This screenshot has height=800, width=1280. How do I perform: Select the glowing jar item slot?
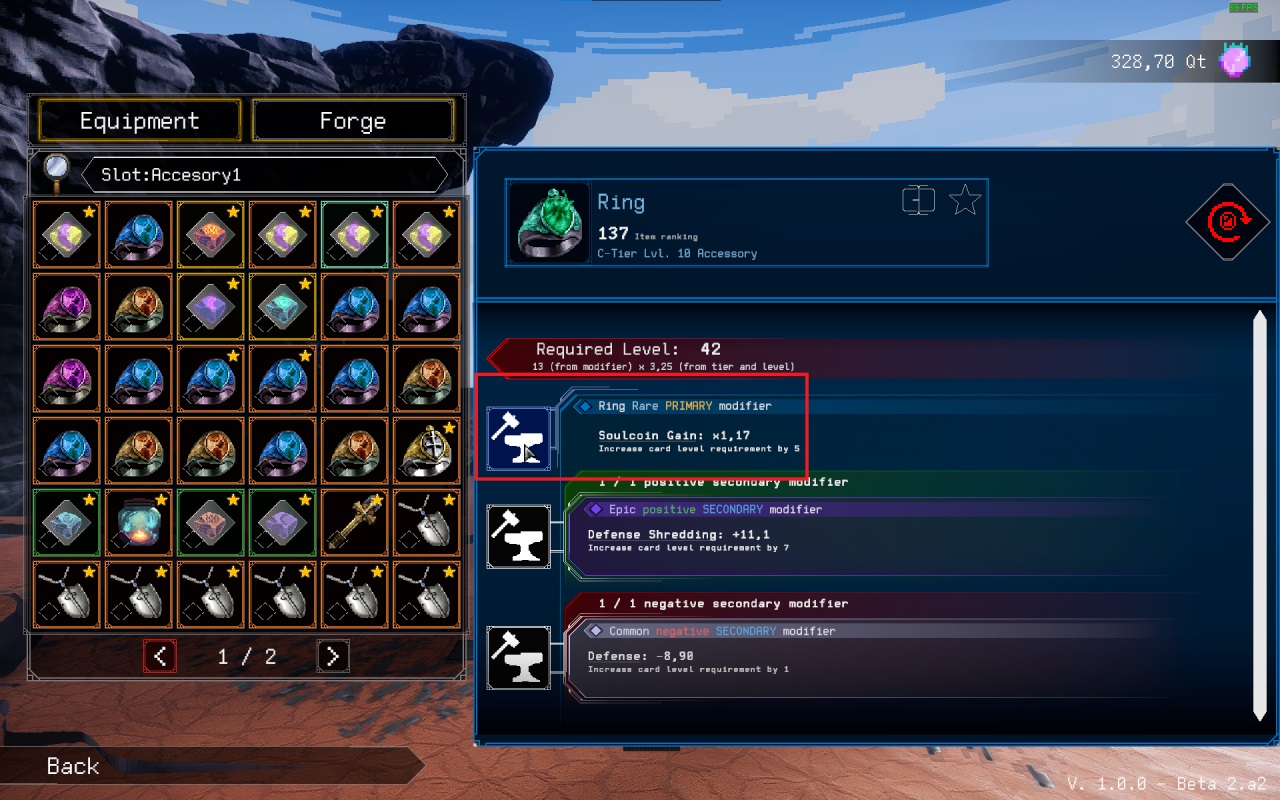139,521
